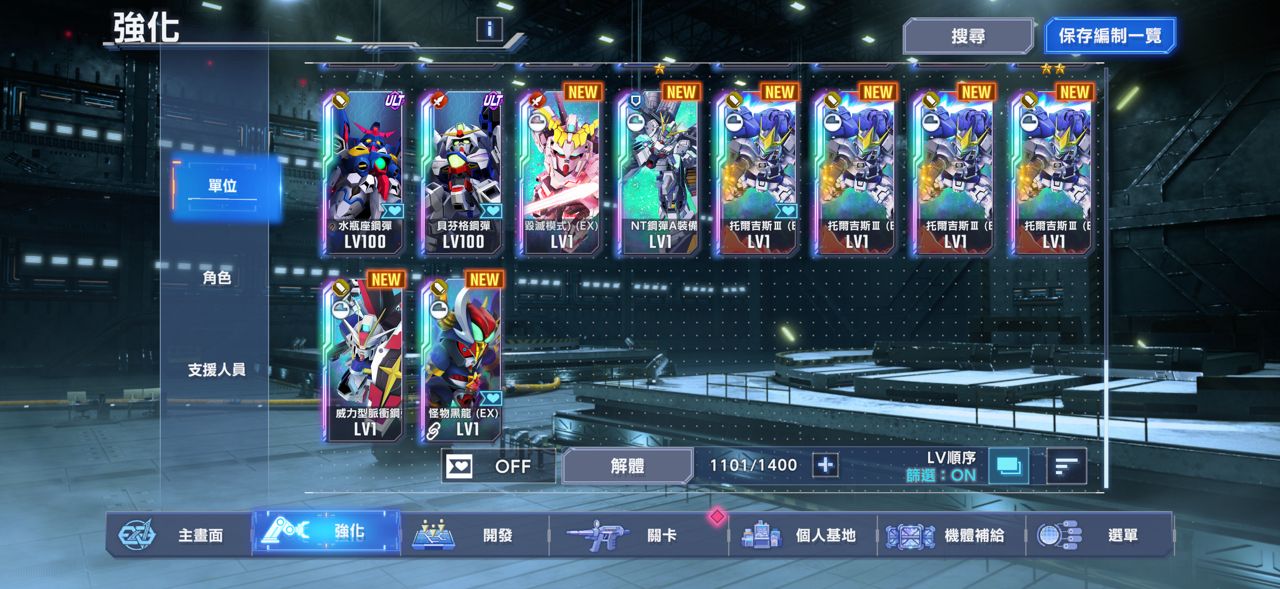
Task: Select the 威力型脈衝鋼彈 unit card
Action: click(365, 360)
